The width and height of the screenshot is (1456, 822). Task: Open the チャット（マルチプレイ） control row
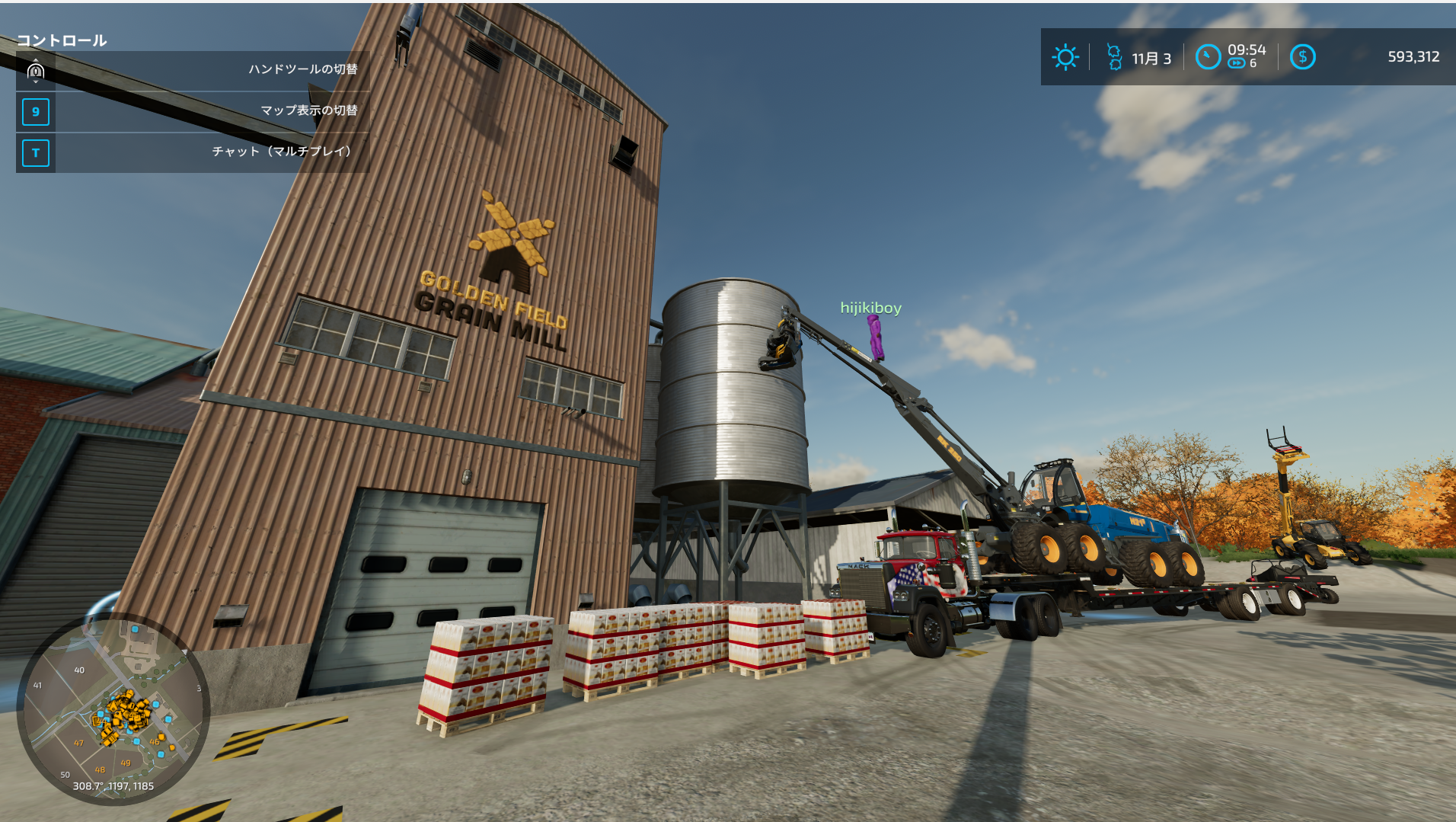193,152
